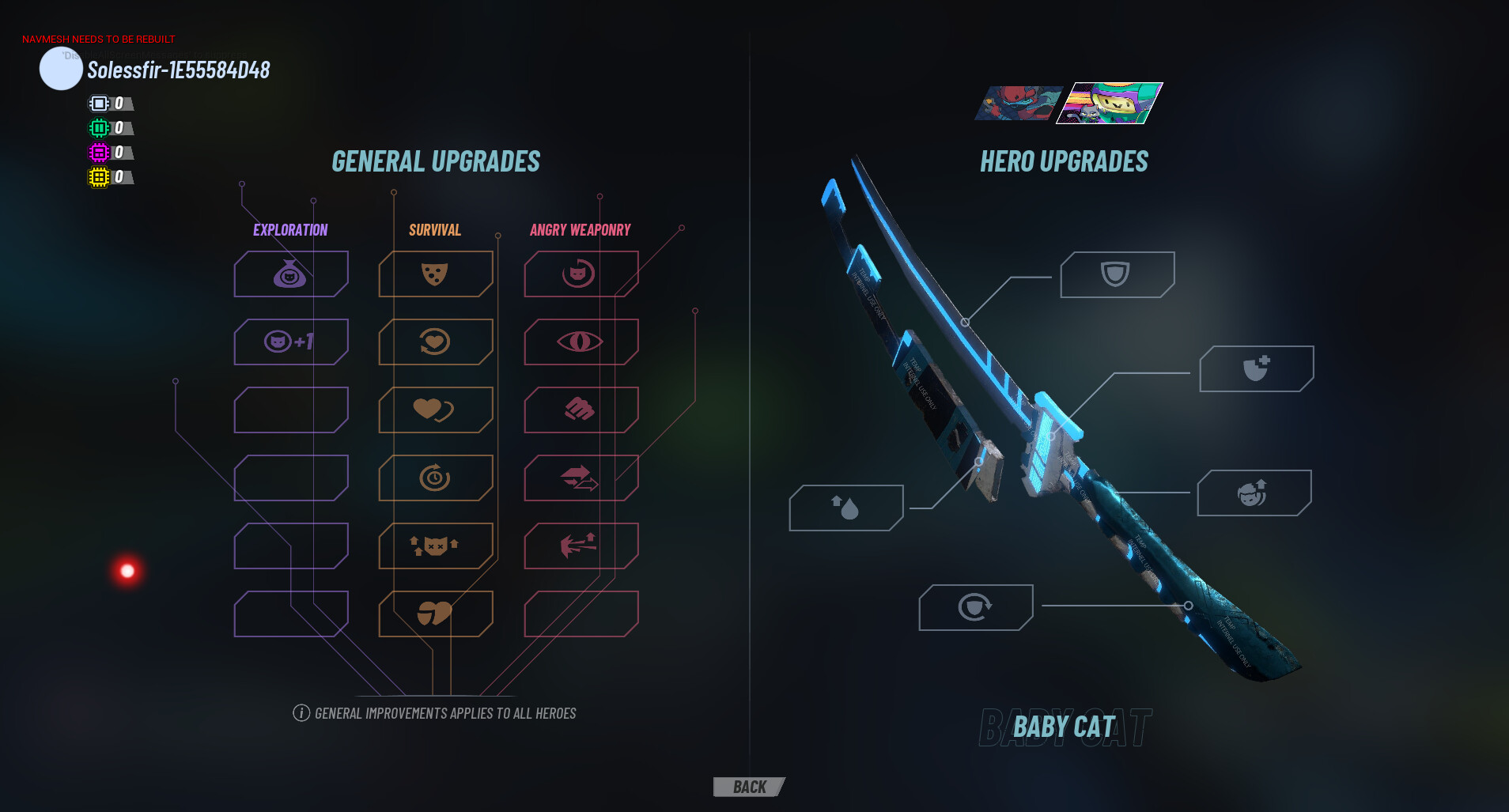
Task: Open the droplet upgrade node near the blade
Action: [846, 508]
